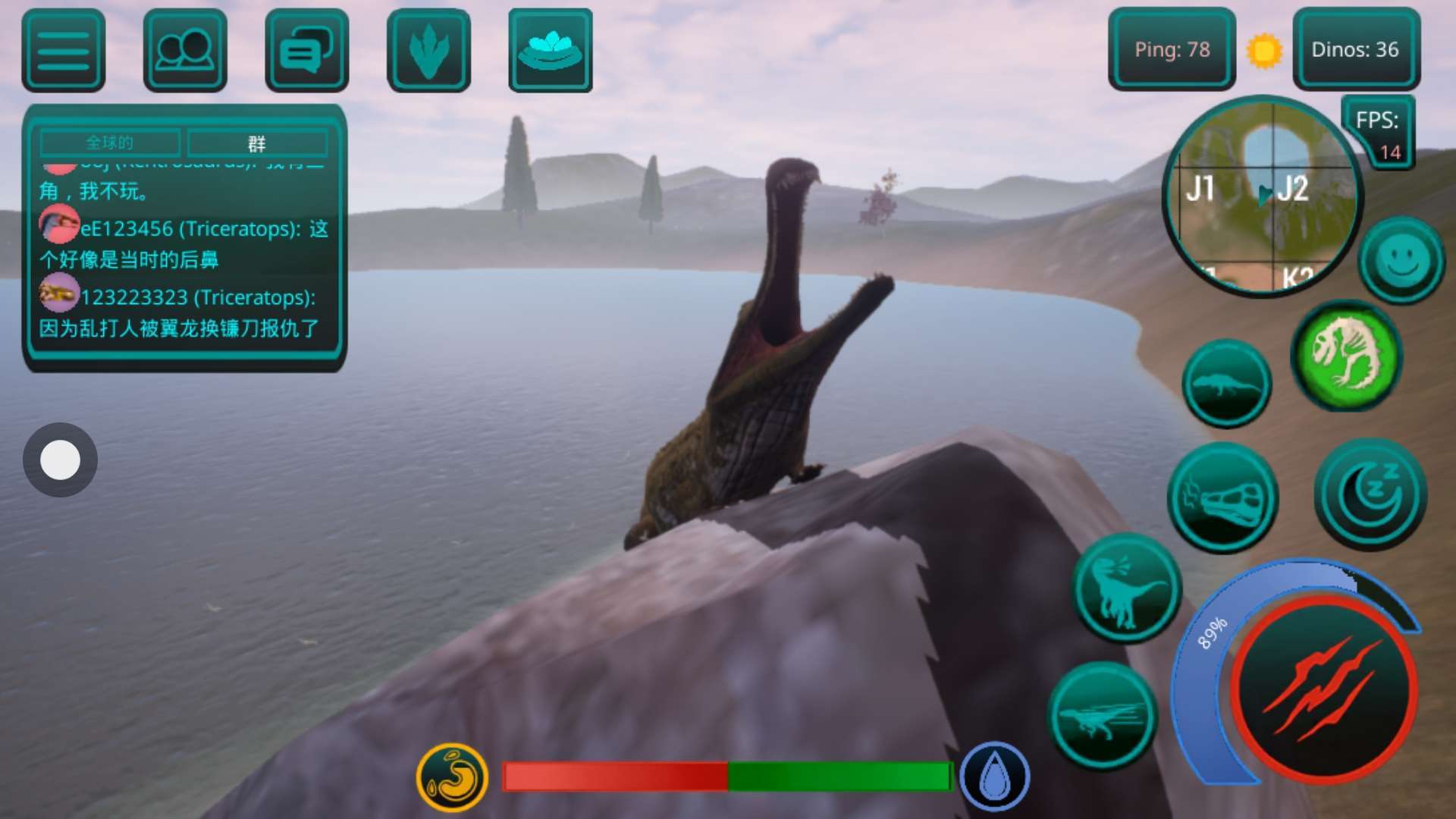This screenshot has width=1456, height=819.
Task: Activate the running dinosaur sprint button
Action: point(1103,717)
